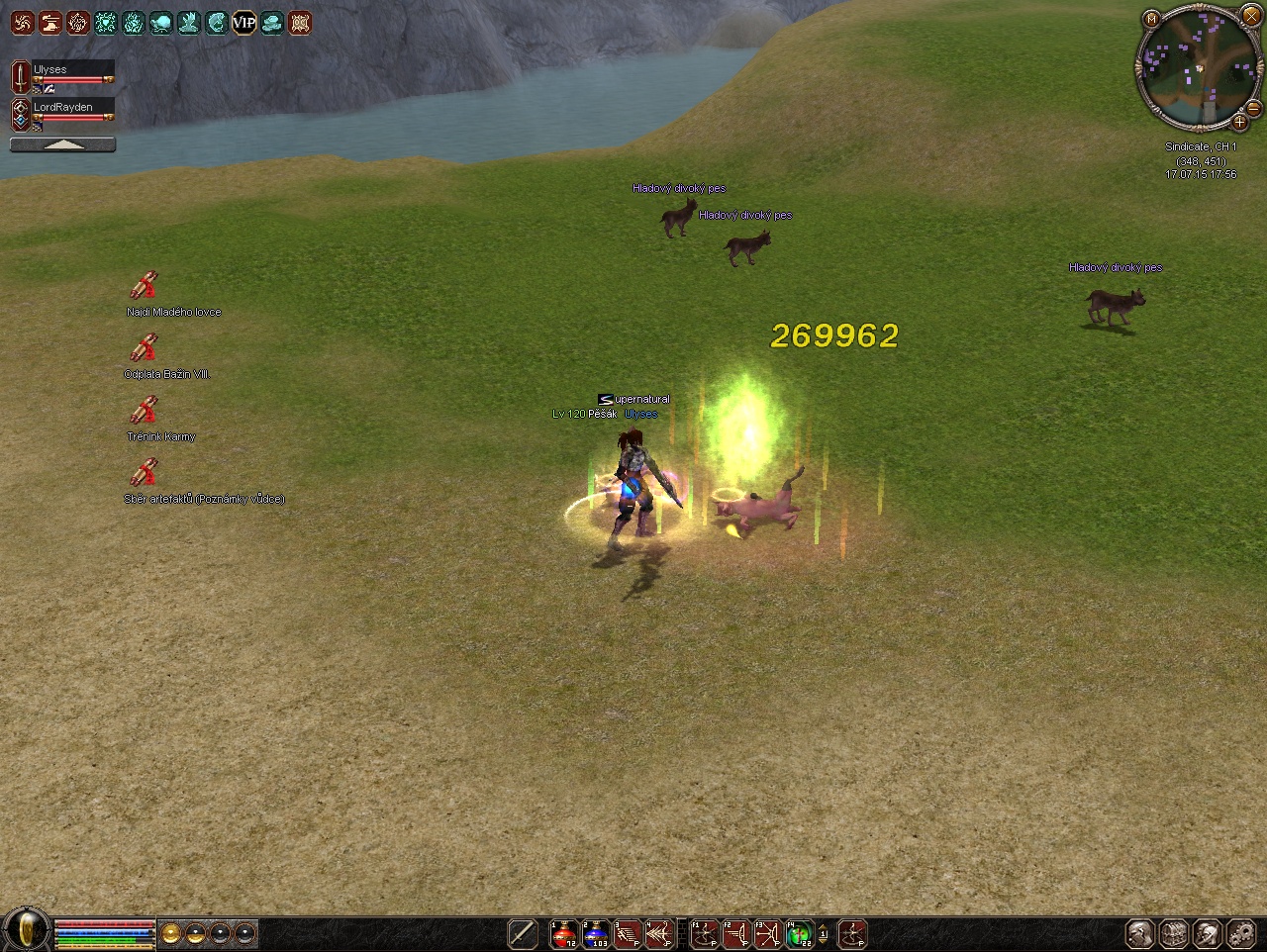The width and height of the screenshot is (1267, 952).
Task: Open the inventory chest button
Action: coord(1174,933)
